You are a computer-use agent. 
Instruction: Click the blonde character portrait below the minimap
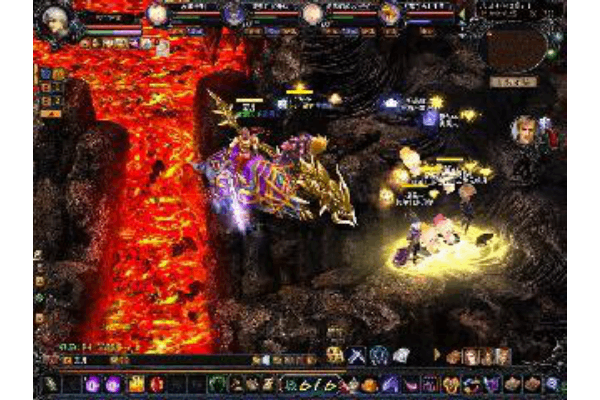click(x=523, y=130)
